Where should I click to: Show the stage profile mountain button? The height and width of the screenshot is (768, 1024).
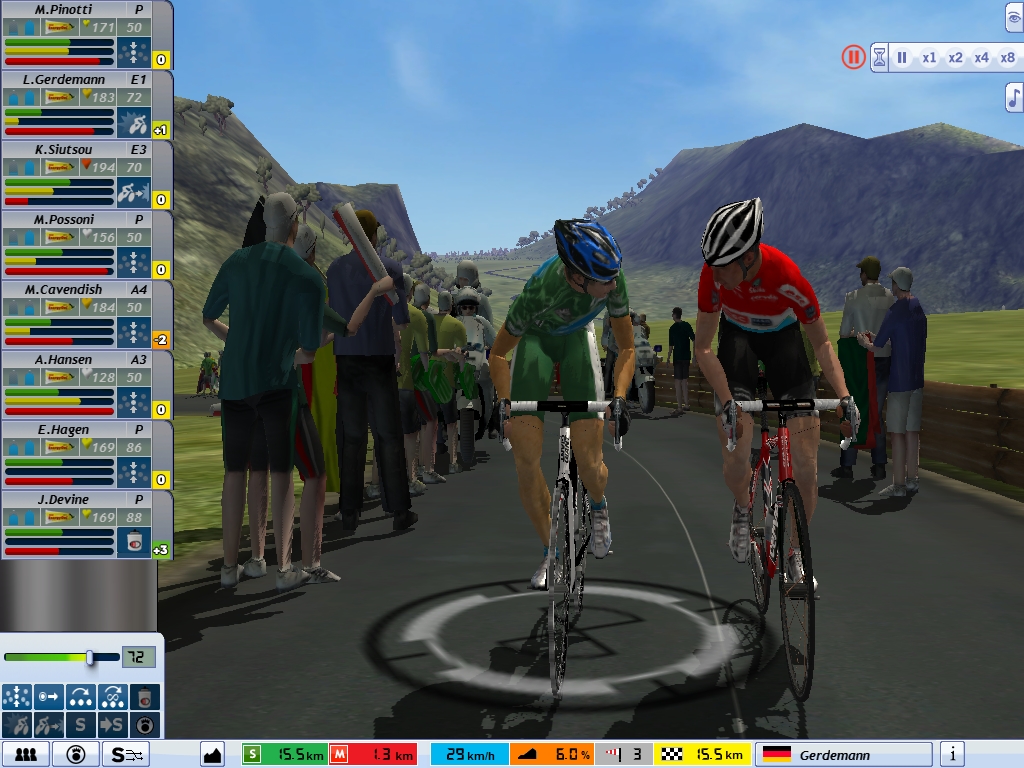pos(212,755)
